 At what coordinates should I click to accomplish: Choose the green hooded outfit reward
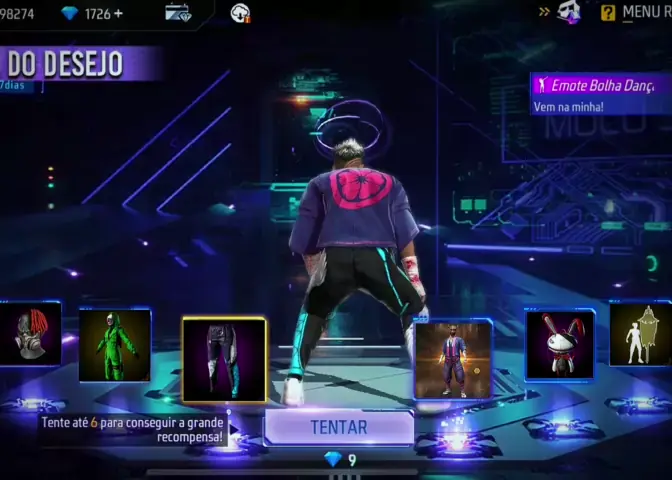pos(115,346)
